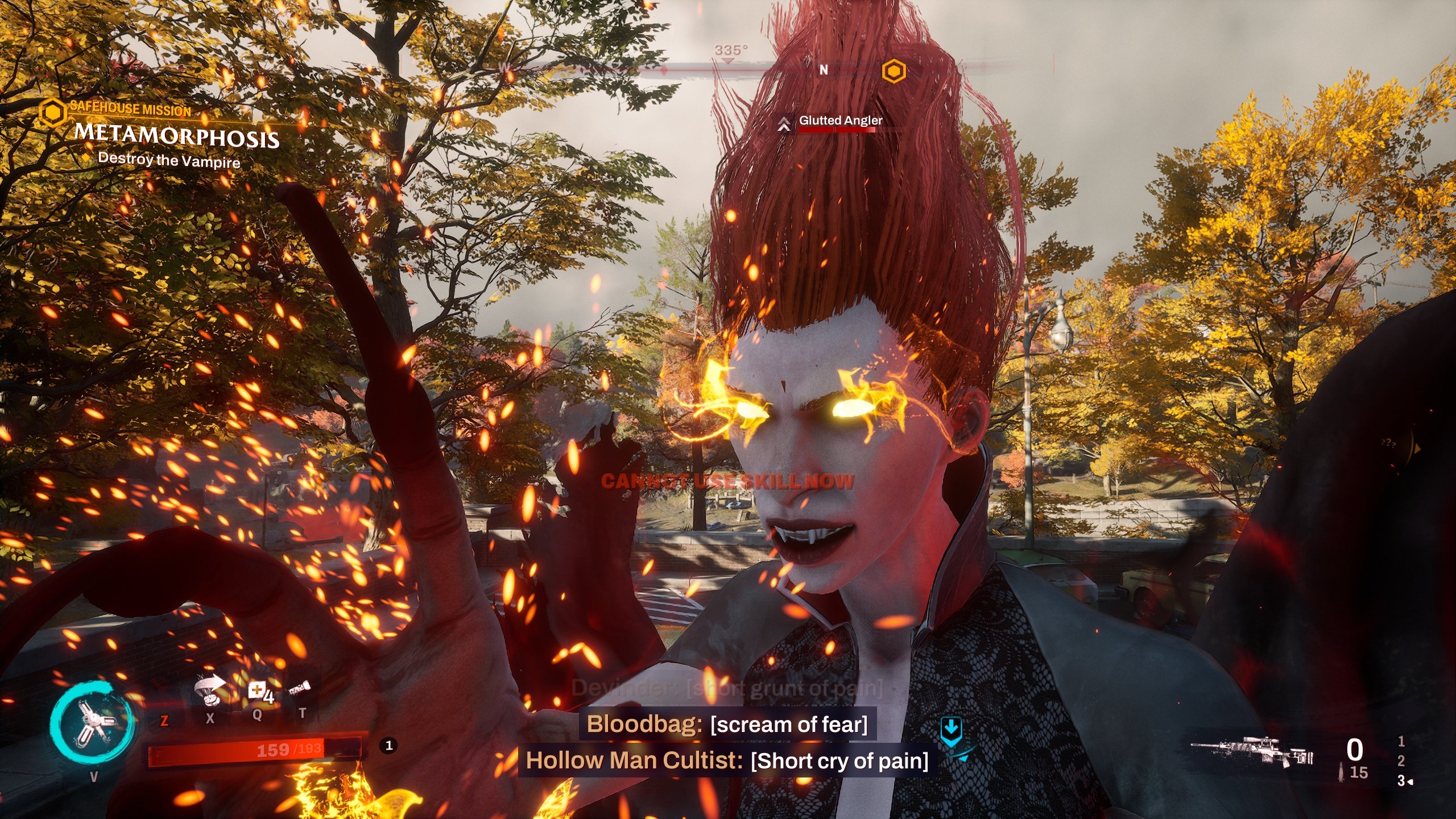Click the blue down-arrow shield icon
This screenshot has width=1456, height=819.
click(951, 729)
